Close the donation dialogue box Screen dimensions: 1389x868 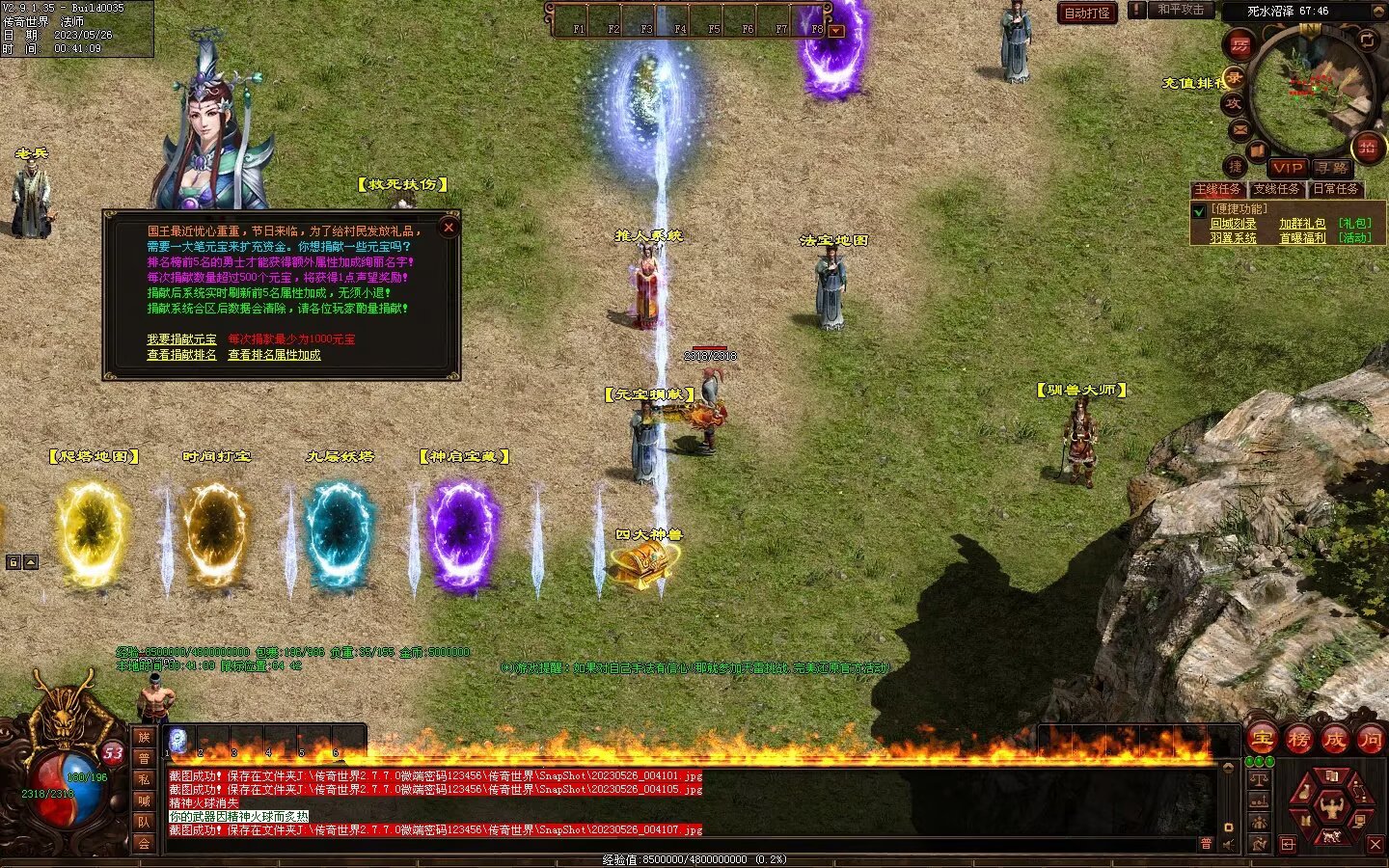[x=449, y=228]
